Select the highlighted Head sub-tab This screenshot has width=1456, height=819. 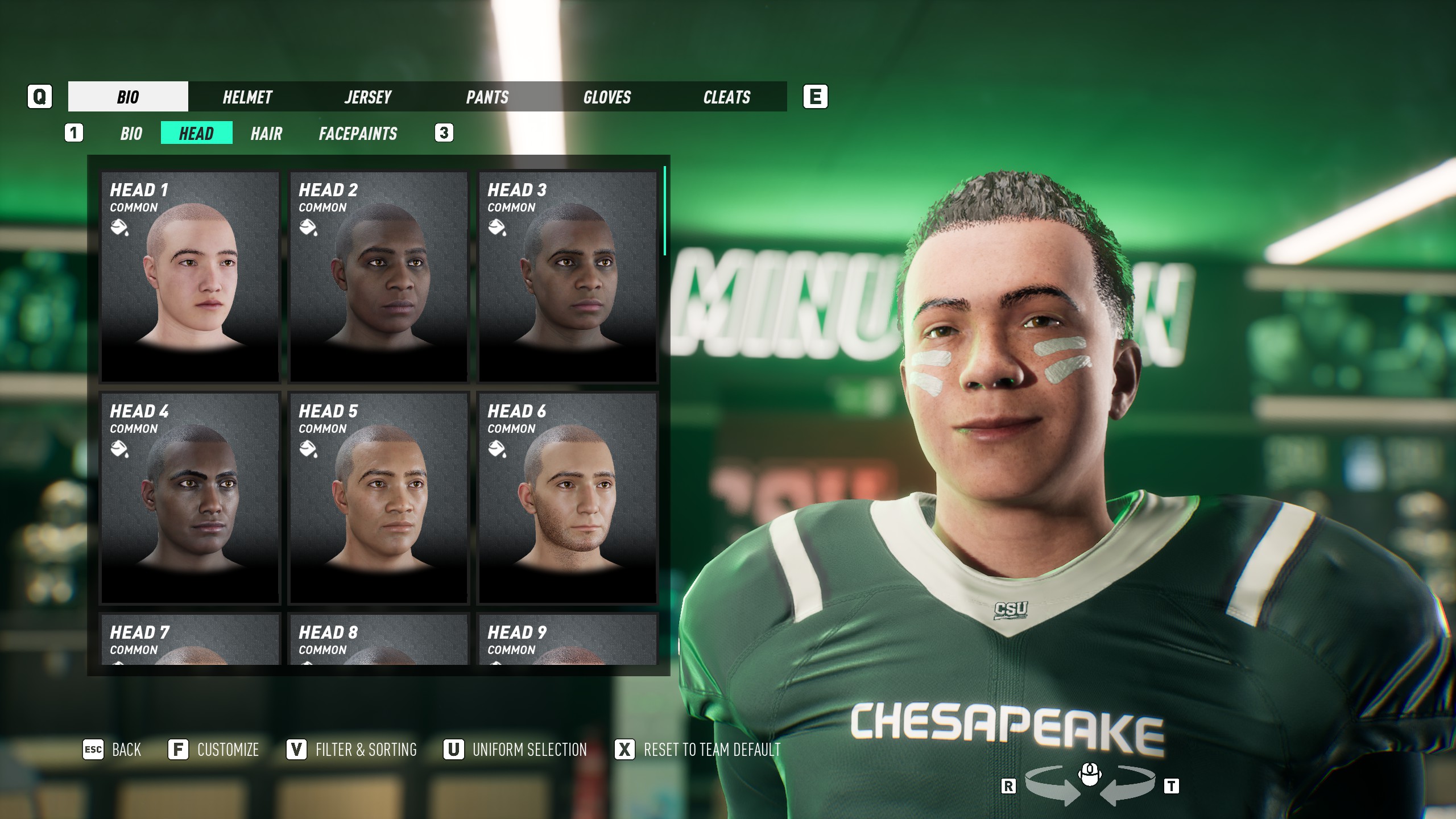point(196,134)
